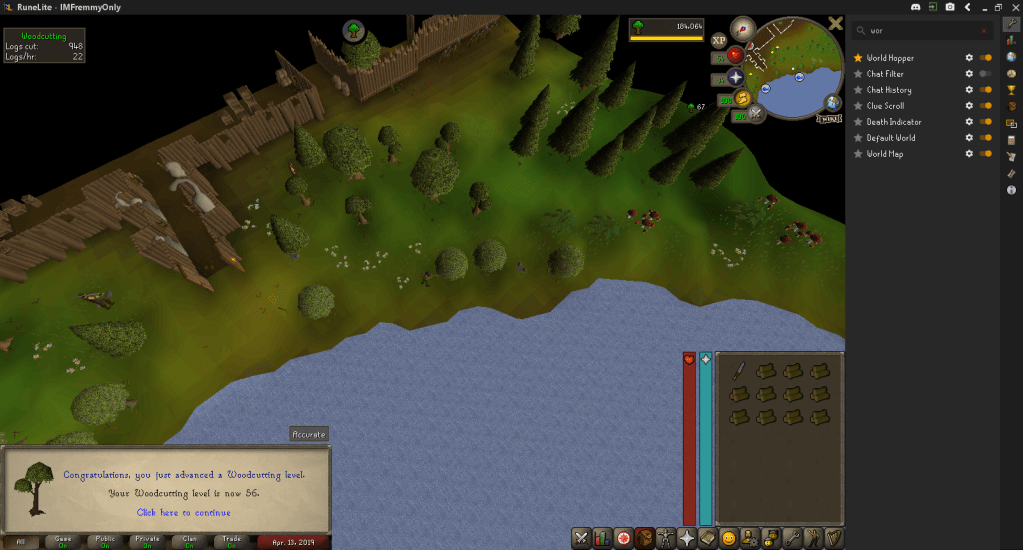Open the Magic spellbook tab
The image size is (1023, 550).
[708, 538]
